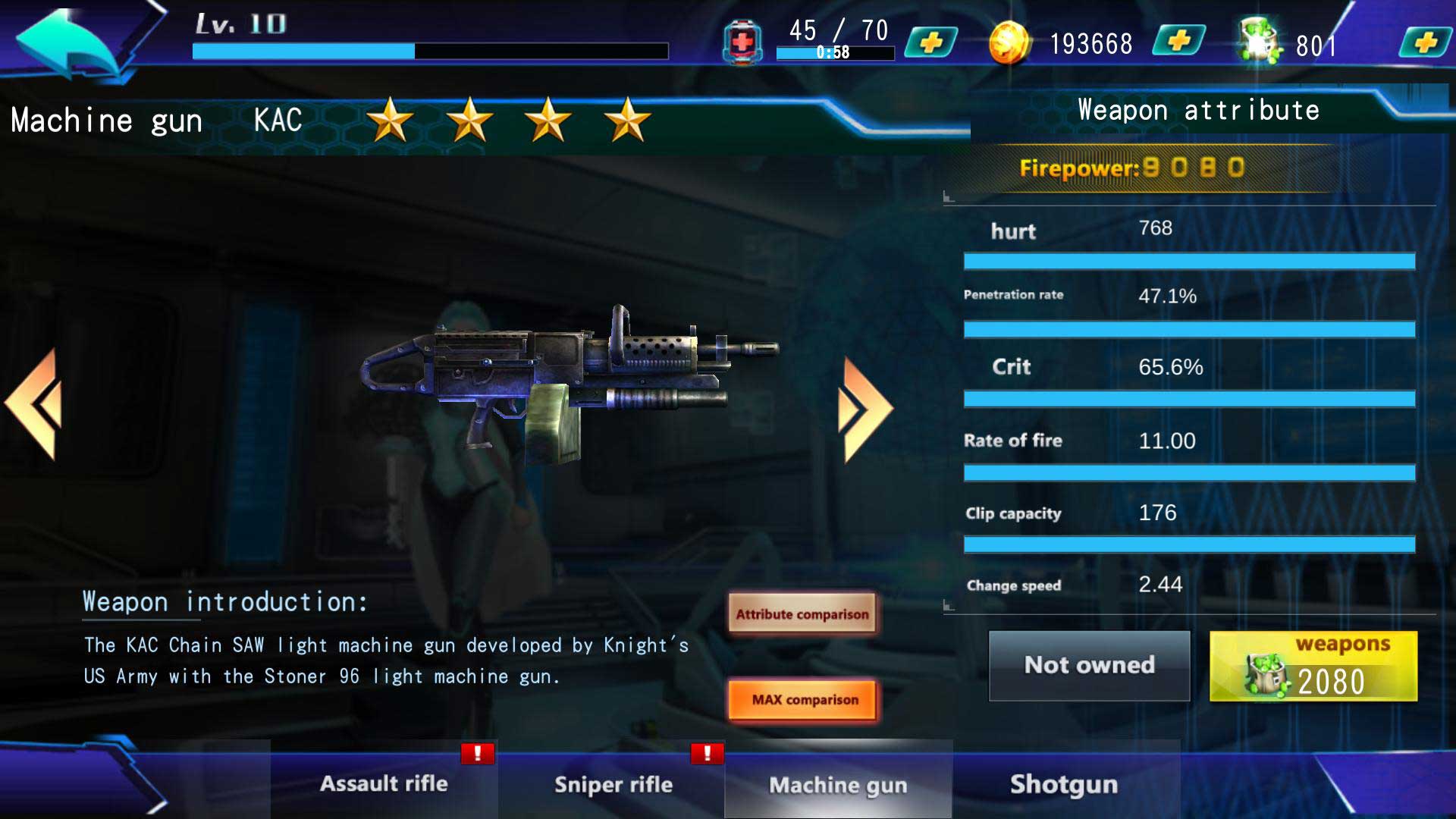Select the Machine gun tab
This screenshot has height=819, width=1456.
pyautogui.click(x=838, y=784)
